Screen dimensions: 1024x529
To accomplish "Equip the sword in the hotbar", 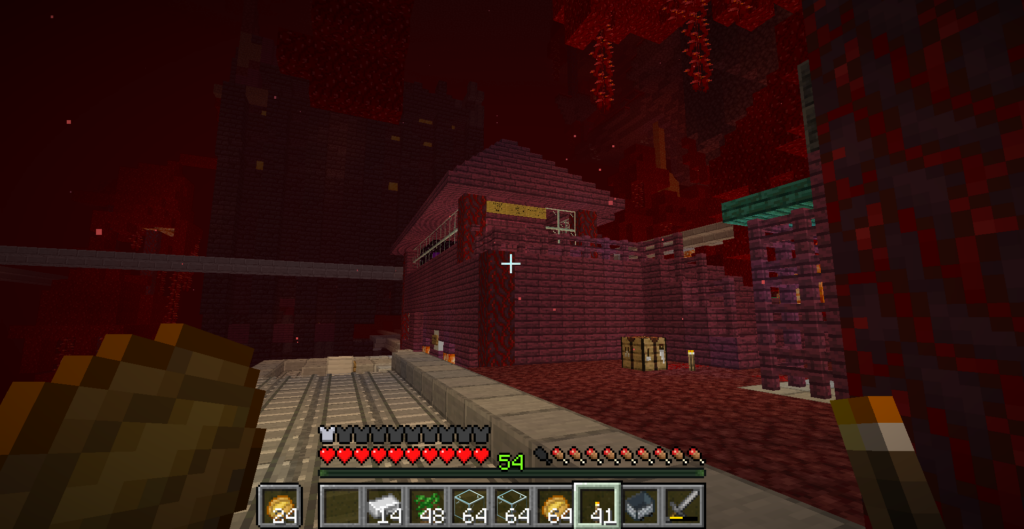I will click(x=683, y=506).
